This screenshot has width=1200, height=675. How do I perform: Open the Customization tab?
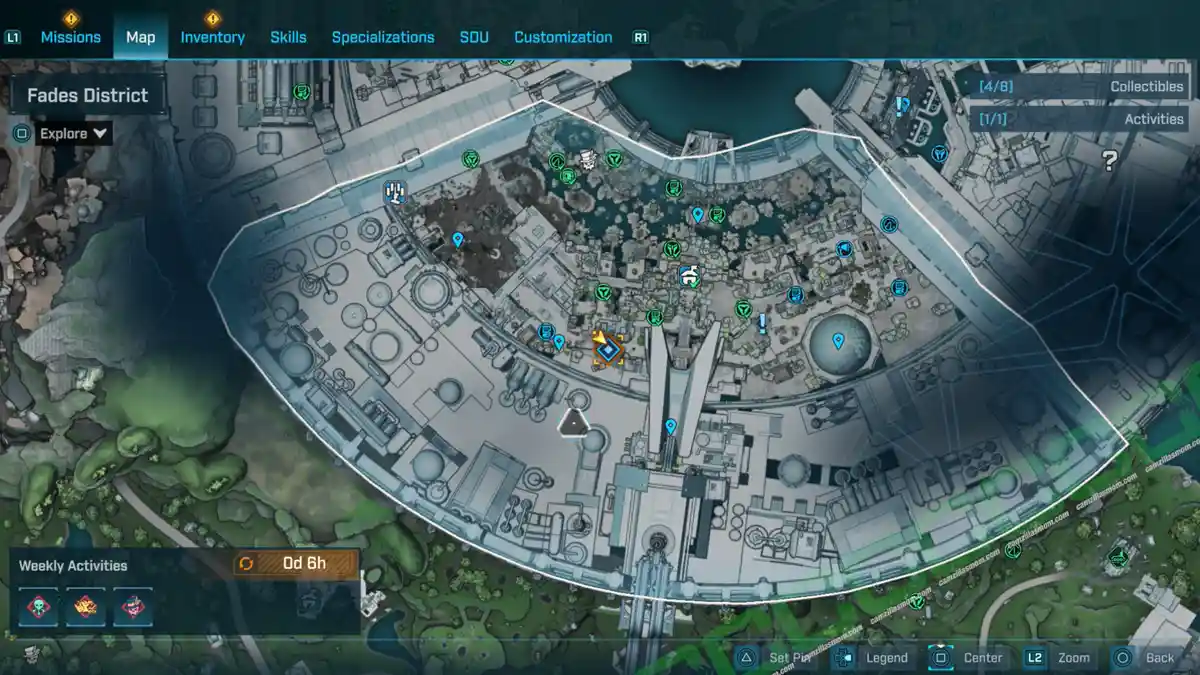click(x=563, y=37)
